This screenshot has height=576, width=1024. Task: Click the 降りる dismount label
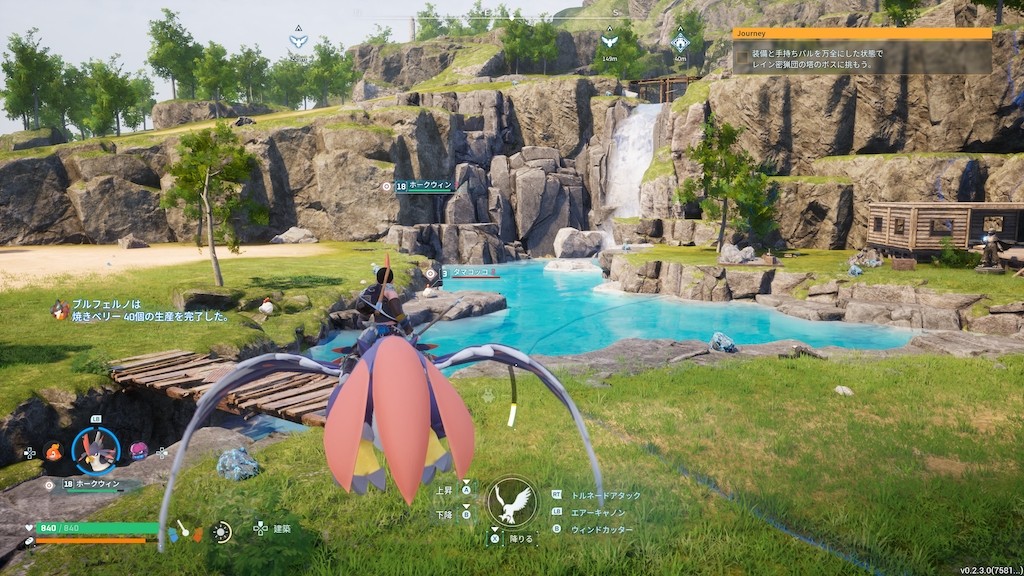pos(522,538)
